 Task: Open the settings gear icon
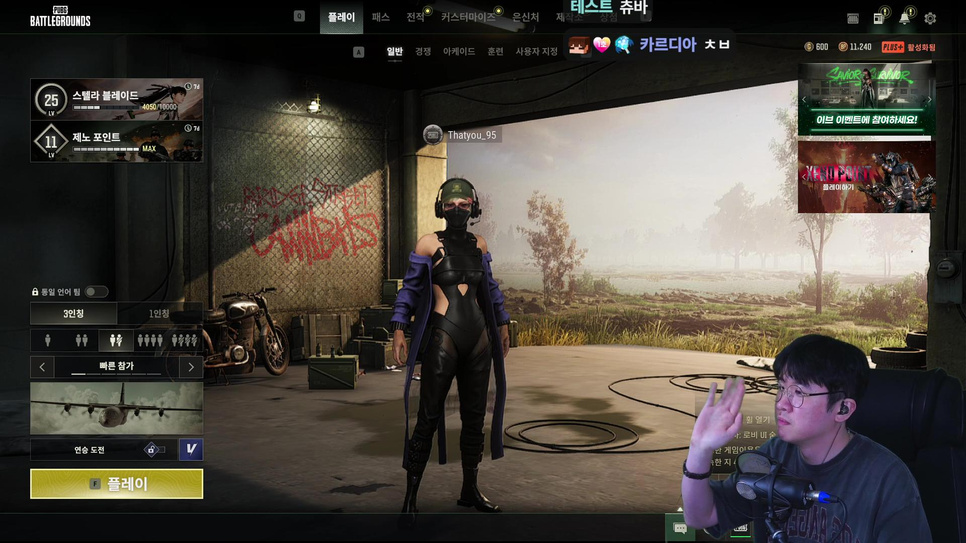[930, 18]
